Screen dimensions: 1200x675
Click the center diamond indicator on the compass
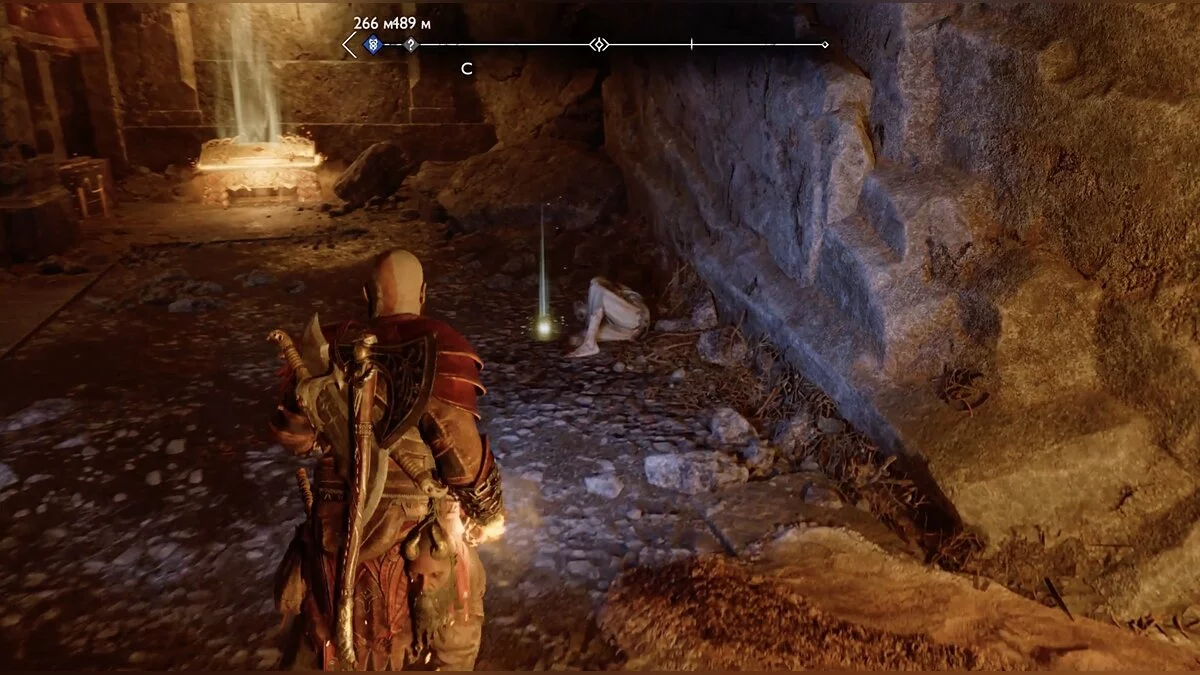598,45
